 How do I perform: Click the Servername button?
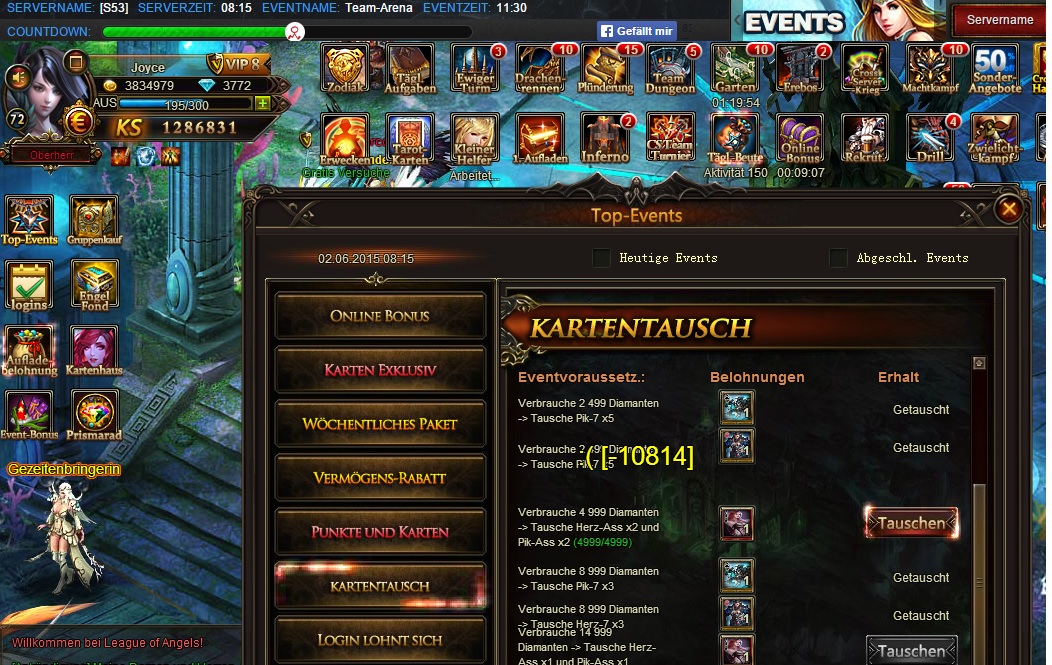[999, 19]
